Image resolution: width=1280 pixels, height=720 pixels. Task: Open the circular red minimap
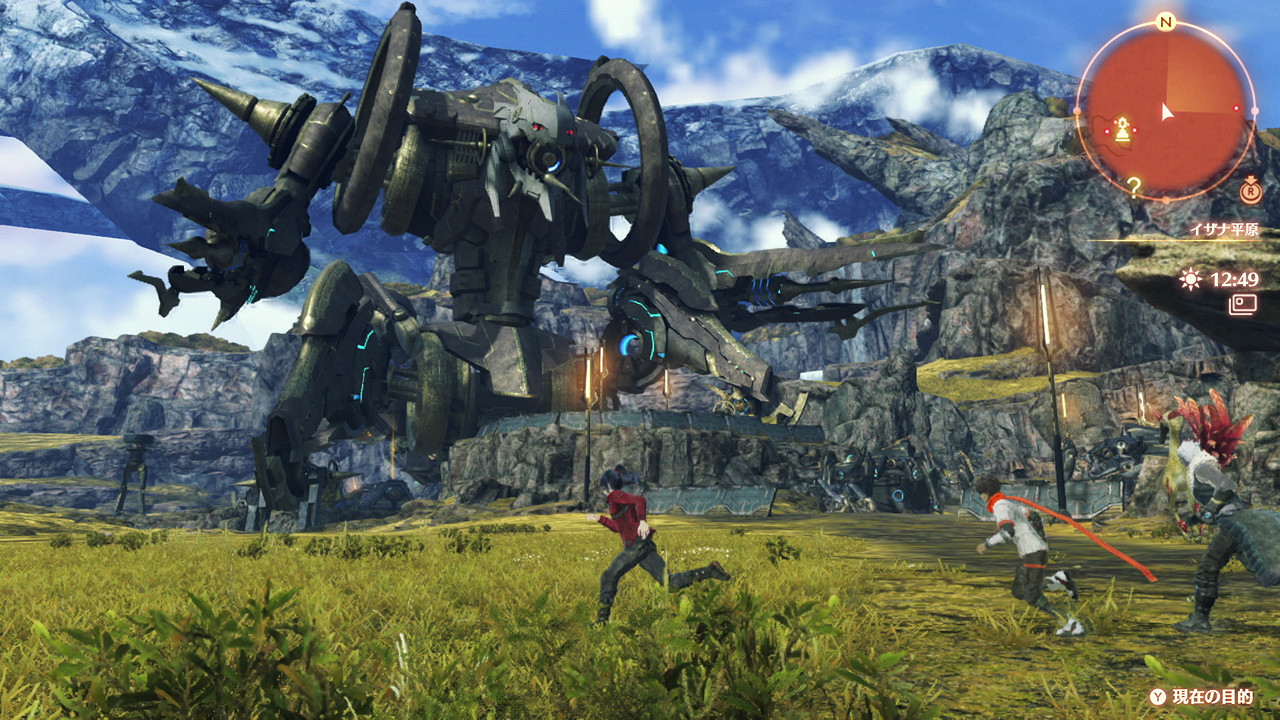click(x=1165, y=111)
